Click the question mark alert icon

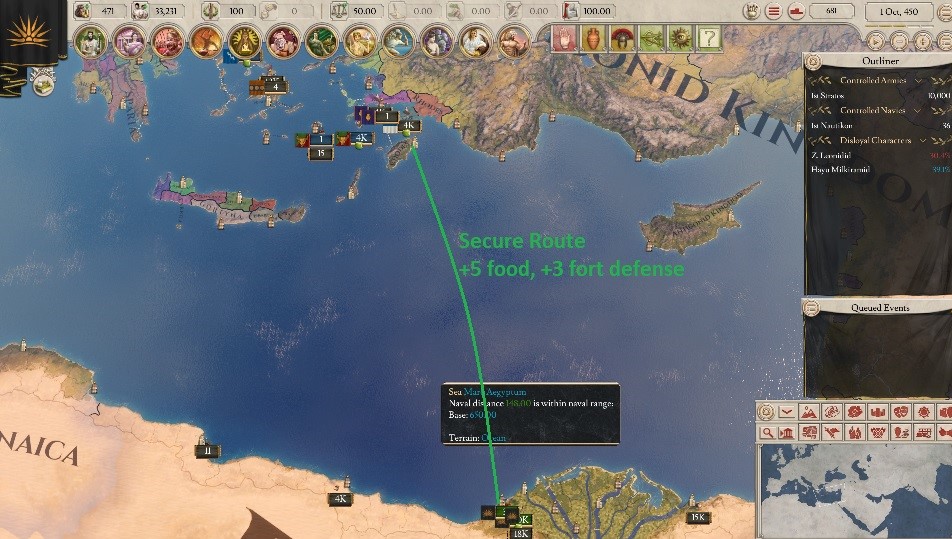[x=709, y=39]
